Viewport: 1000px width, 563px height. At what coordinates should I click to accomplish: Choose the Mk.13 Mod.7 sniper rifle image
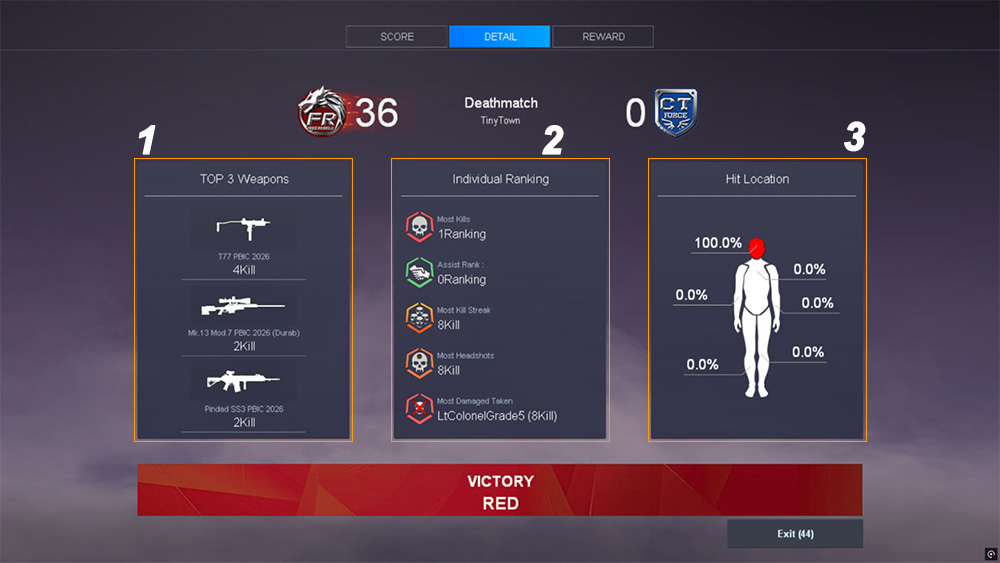tap(243, 305)
